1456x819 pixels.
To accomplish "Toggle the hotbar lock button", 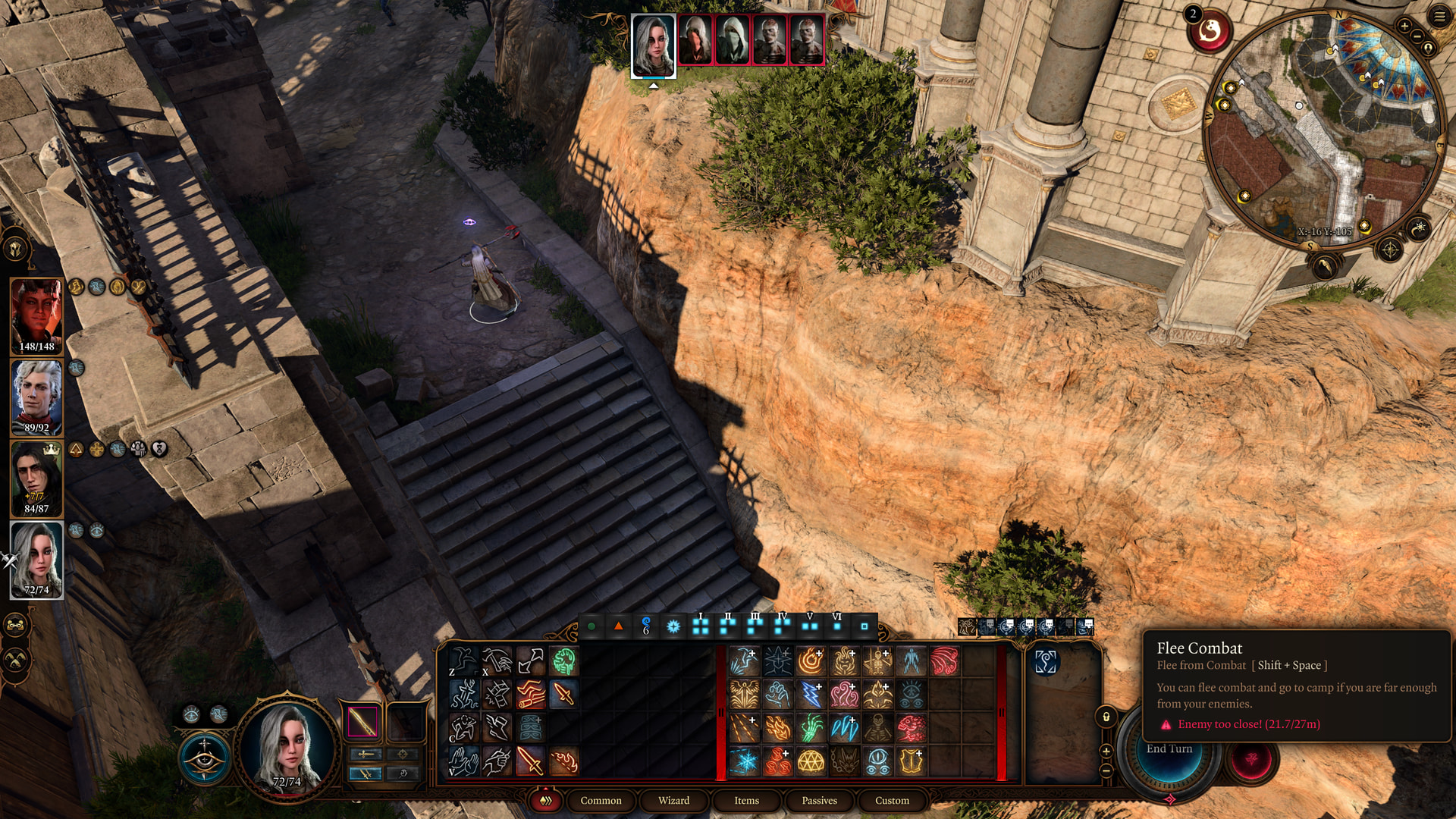I will pos(1106,717).
